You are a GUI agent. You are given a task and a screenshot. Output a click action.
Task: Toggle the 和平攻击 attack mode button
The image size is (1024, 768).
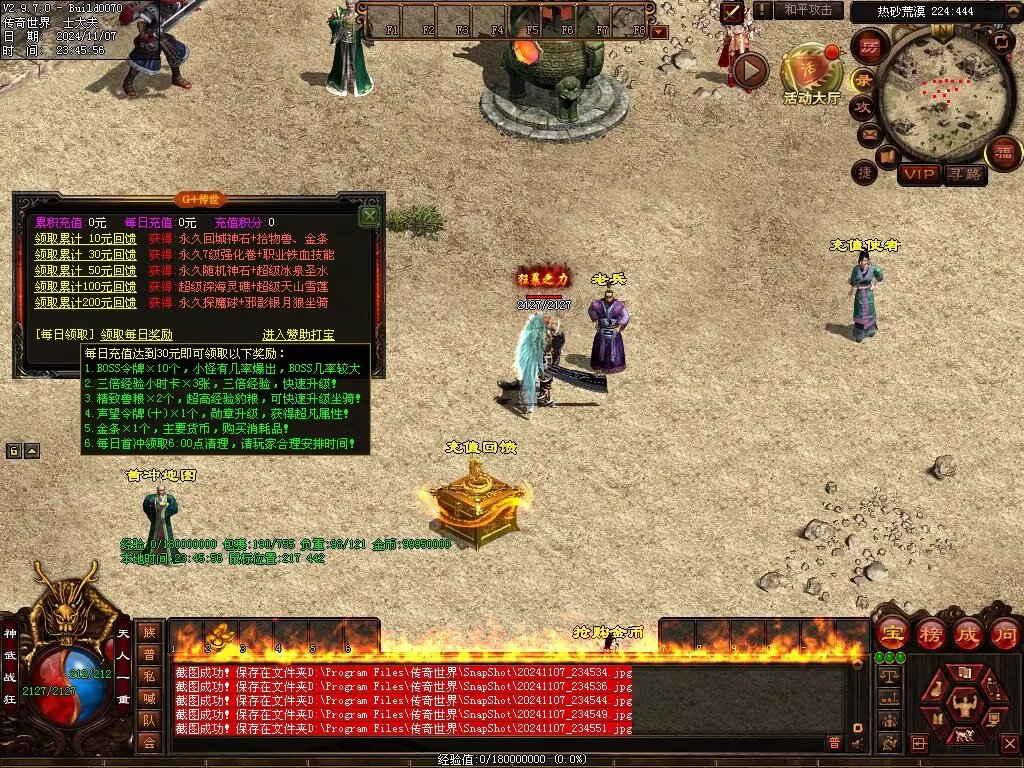click(x=807, y=10)
